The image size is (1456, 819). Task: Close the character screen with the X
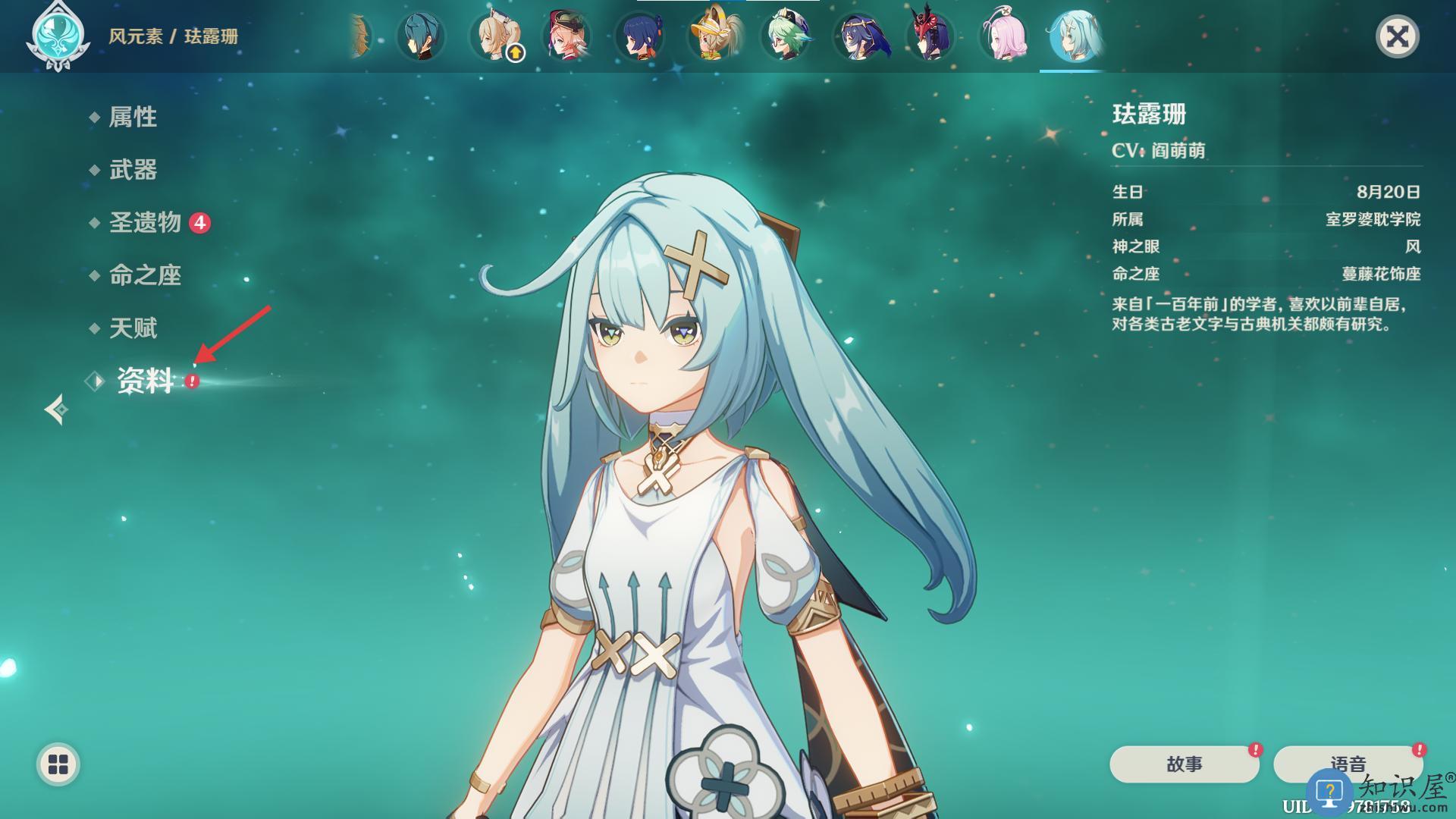1397,36
